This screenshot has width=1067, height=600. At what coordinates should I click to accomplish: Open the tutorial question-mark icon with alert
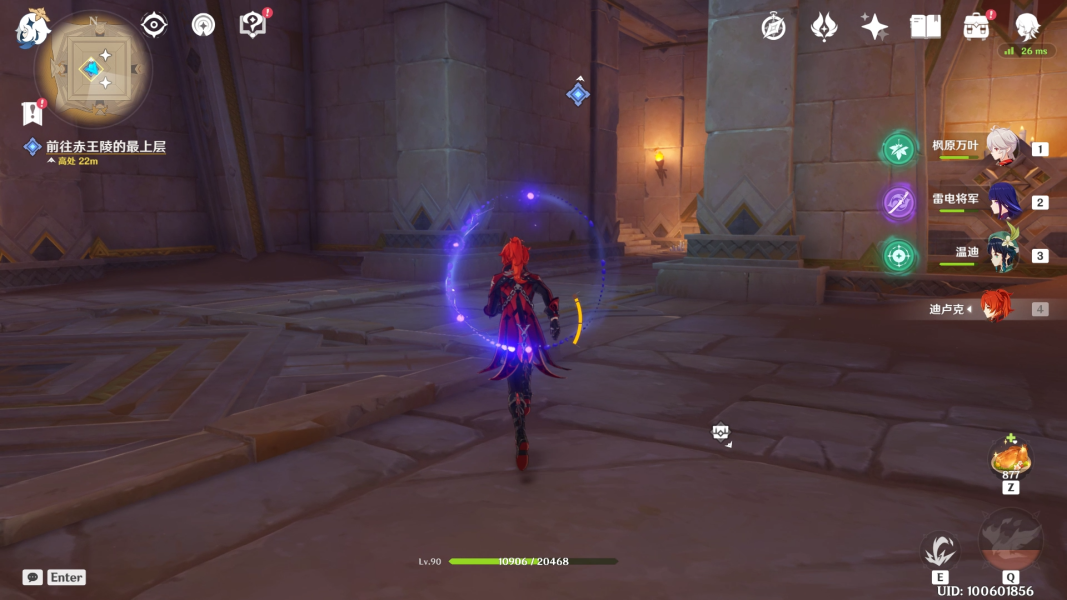pos(254,25)
